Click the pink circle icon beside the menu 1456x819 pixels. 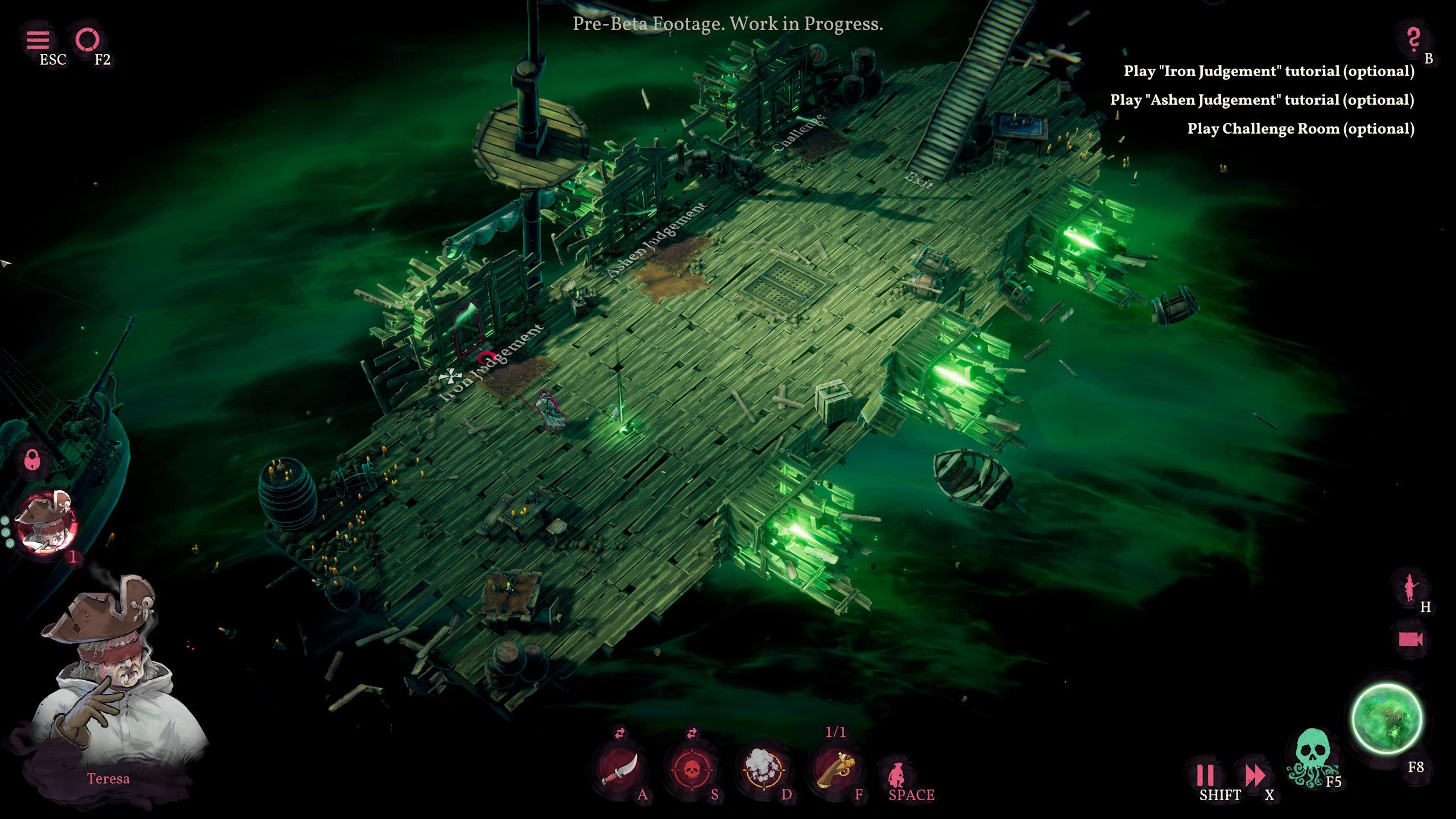88,40
